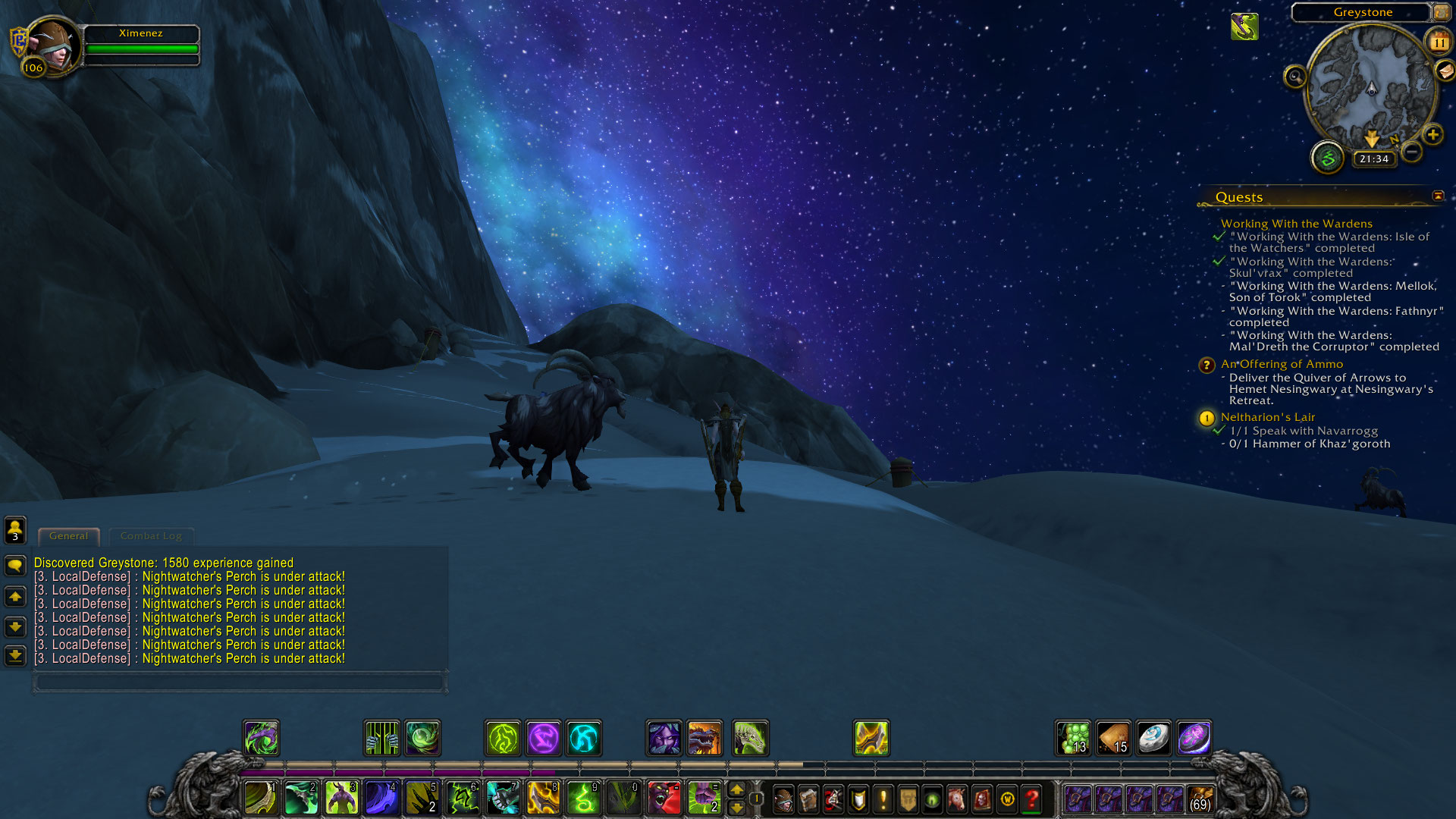Viewport: 1456px width, 819px height.
Task: Use the green grapes food item
Action: pyautogui.click(x=1074, y=738)
